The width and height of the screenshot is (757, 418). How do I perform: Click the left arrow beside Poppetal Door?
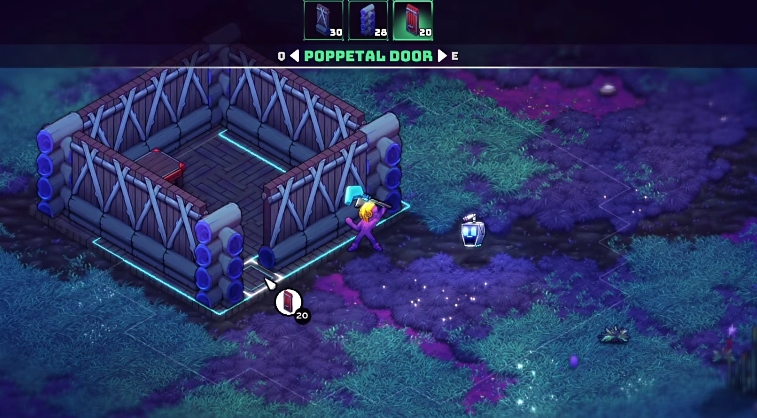point(294,56)
